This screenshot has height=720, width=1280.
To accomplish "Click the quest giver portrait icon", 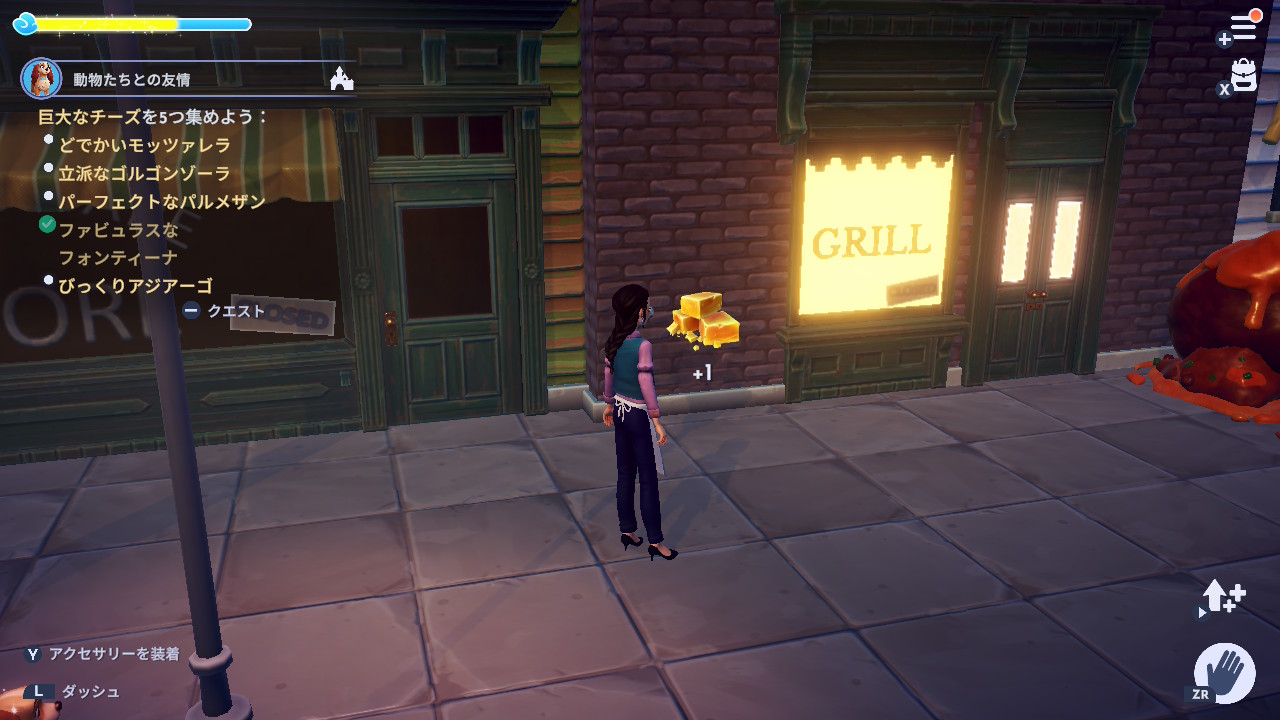I will pos(41,78).
